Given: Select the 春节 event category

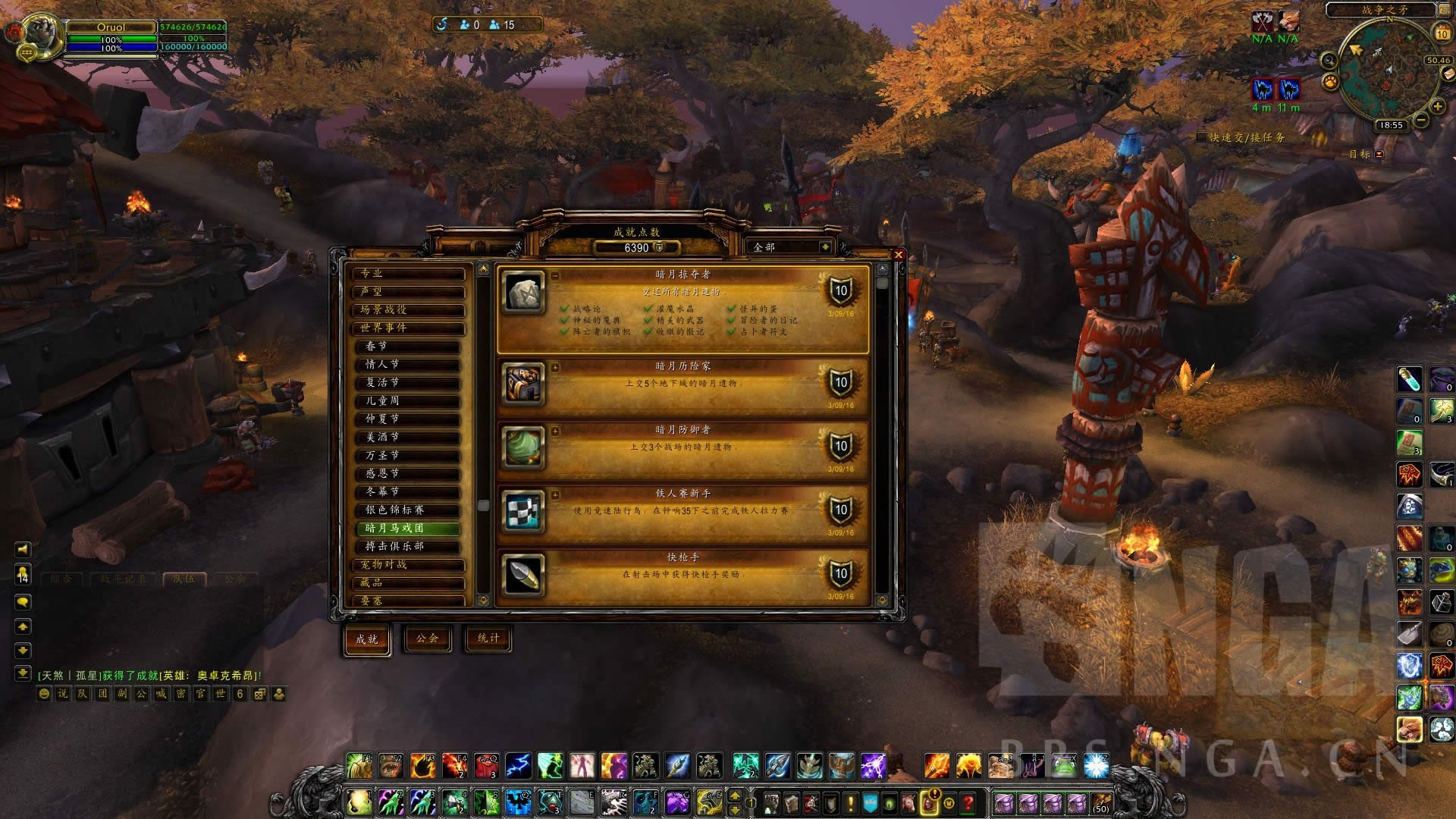Looking at the screenshot, I should (x=409, y=346).
